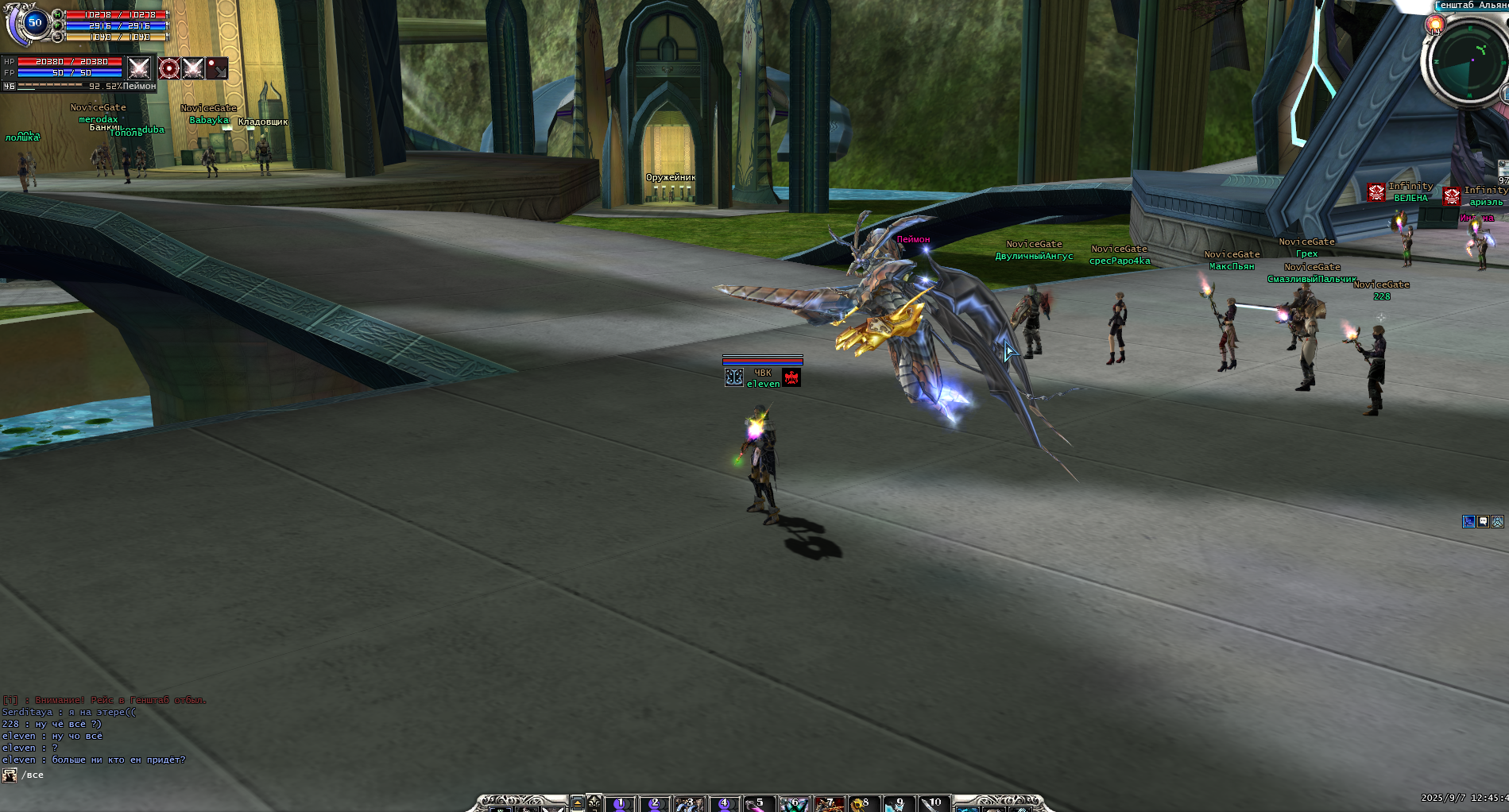
Task: Select hotbar slot 1
Action: pyautogui.click(x=621, y=804)
